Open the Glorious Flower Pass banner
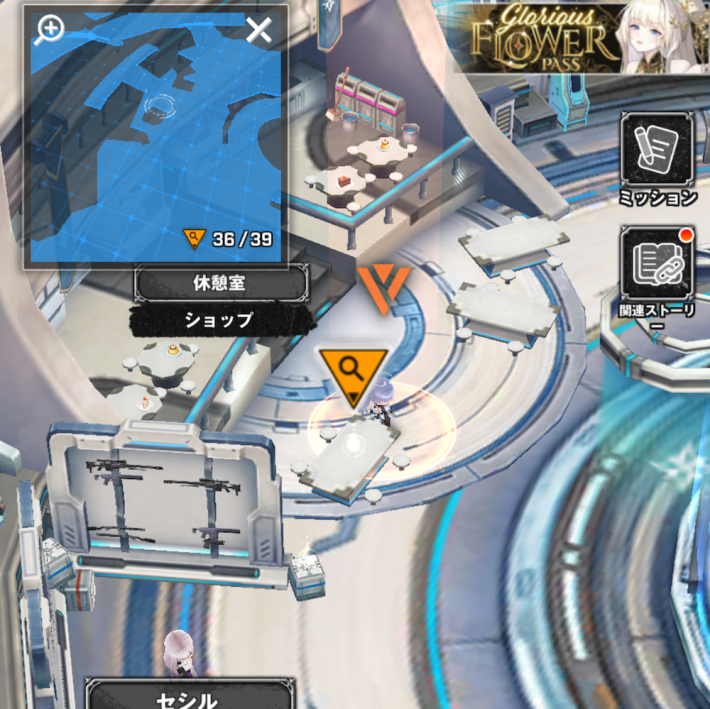 tap(581, 38)
